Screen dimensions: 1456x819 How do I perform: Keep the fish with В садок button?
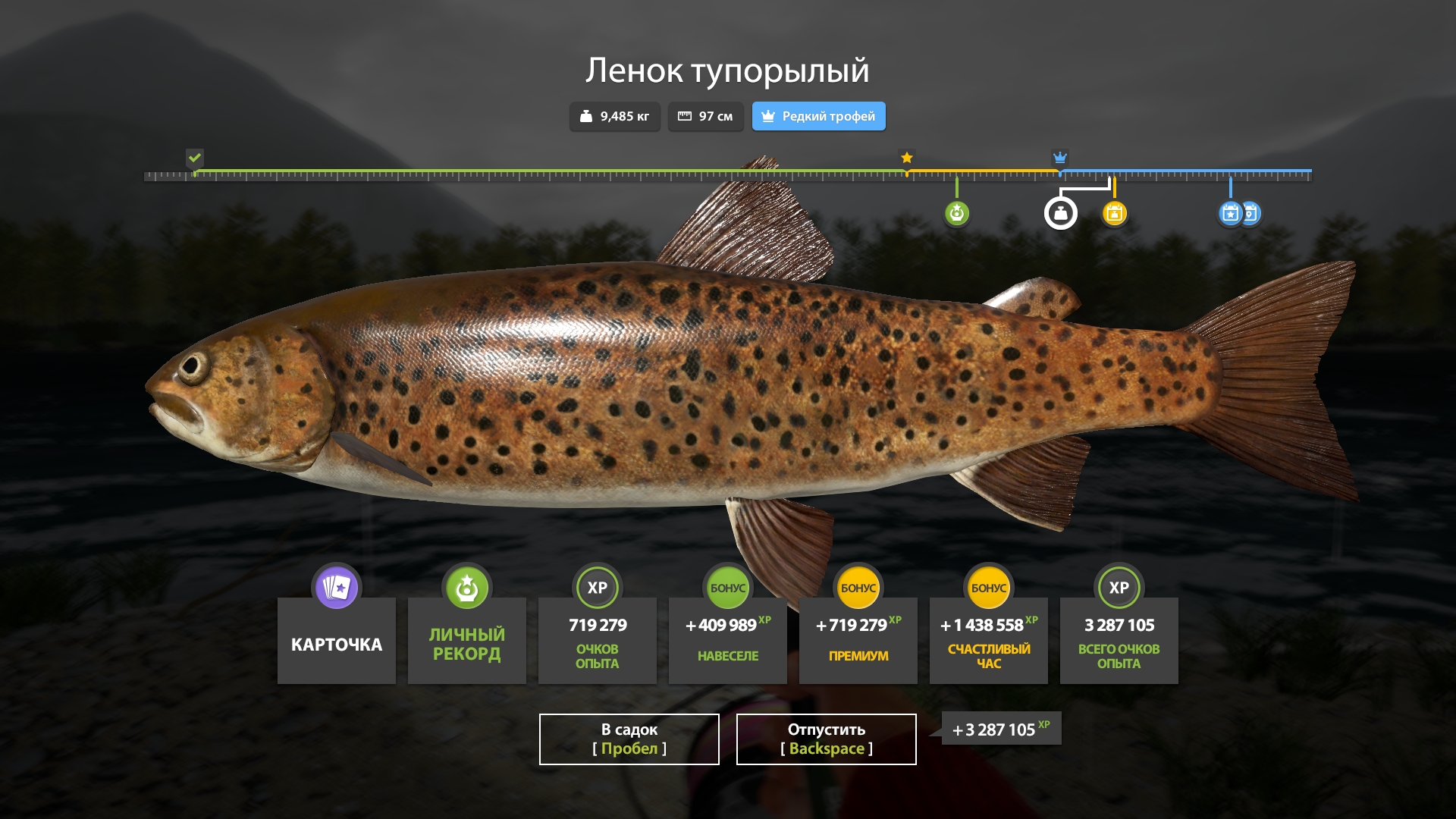[x=629, y=739]
